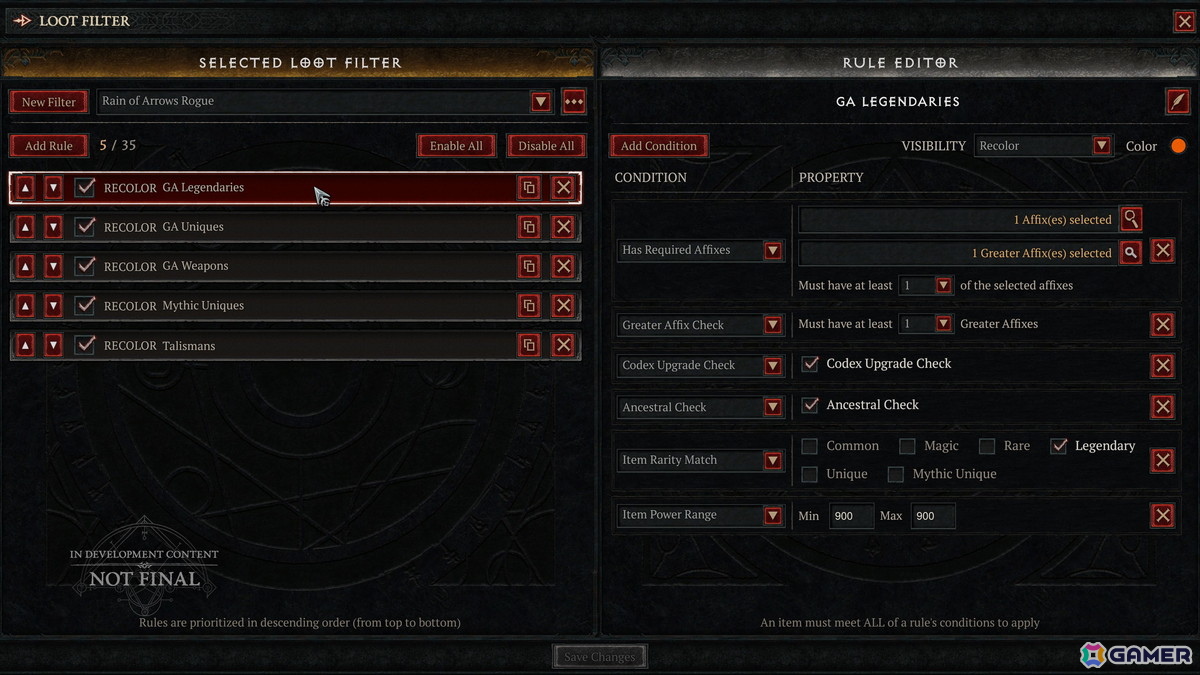
Task: Remove the Item Power Range condition
Action: tap(1162, 516)
